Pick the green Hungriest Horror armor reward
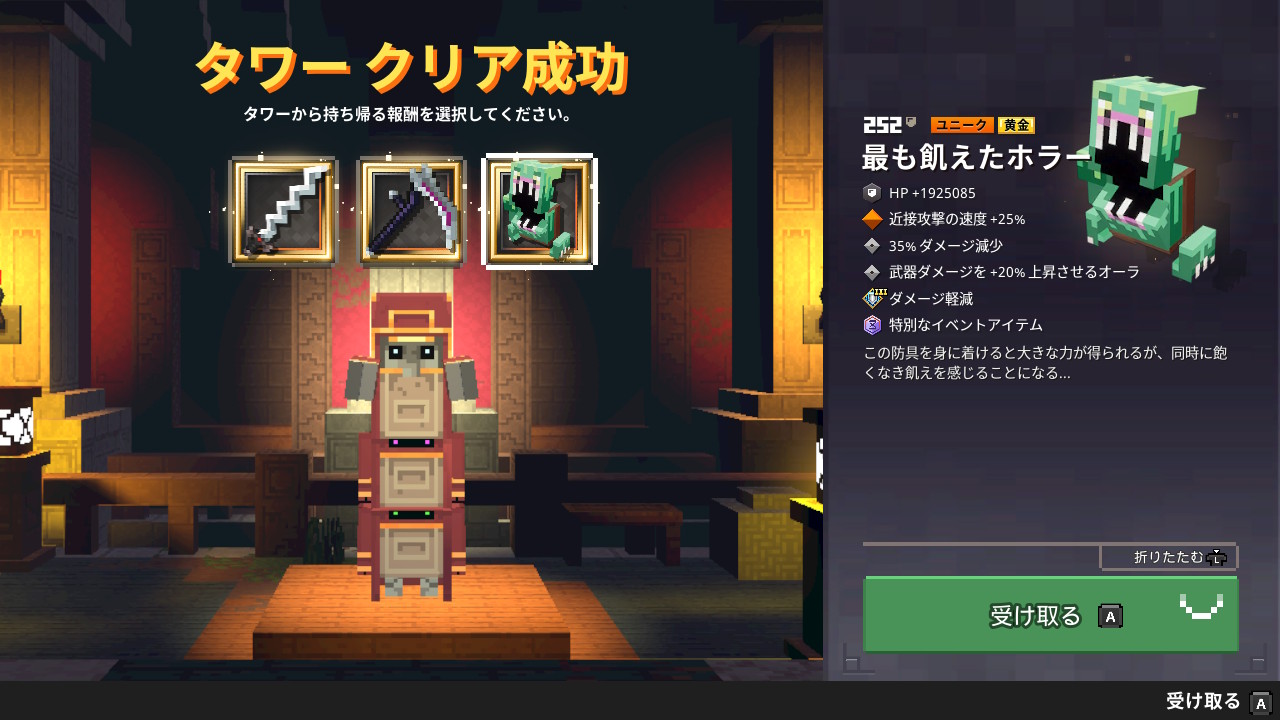 point(539,212)
